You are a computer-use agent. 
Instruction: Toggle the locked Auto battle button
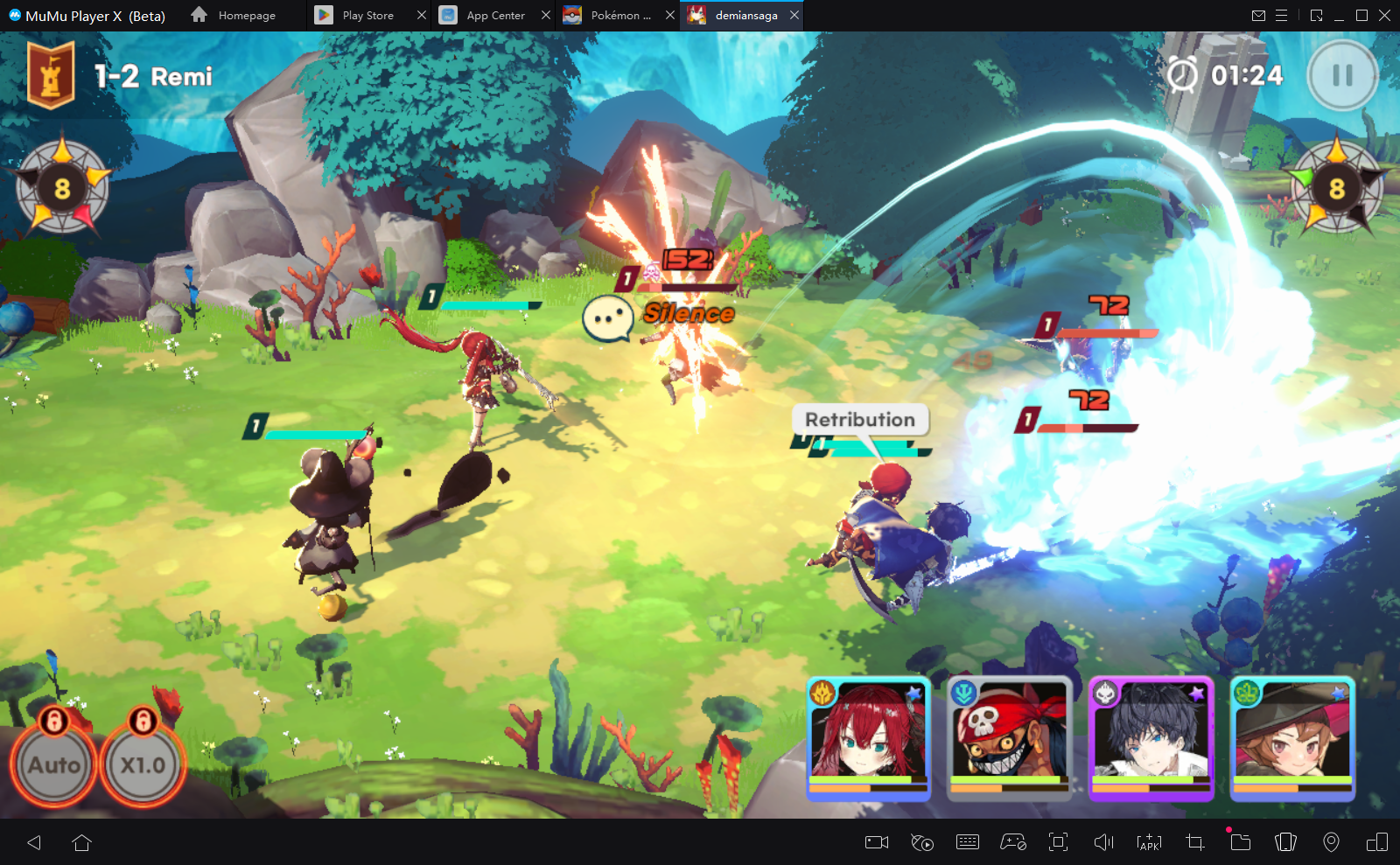tap(54, 764)
